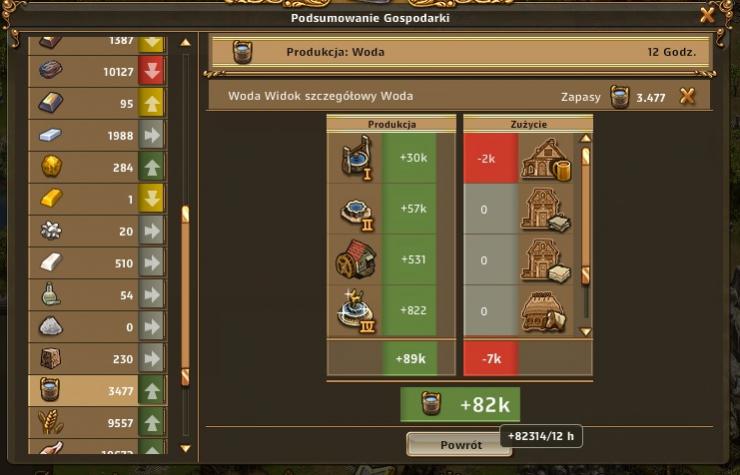
Task: Select the wheat resource row
Action: coord(97,421)
